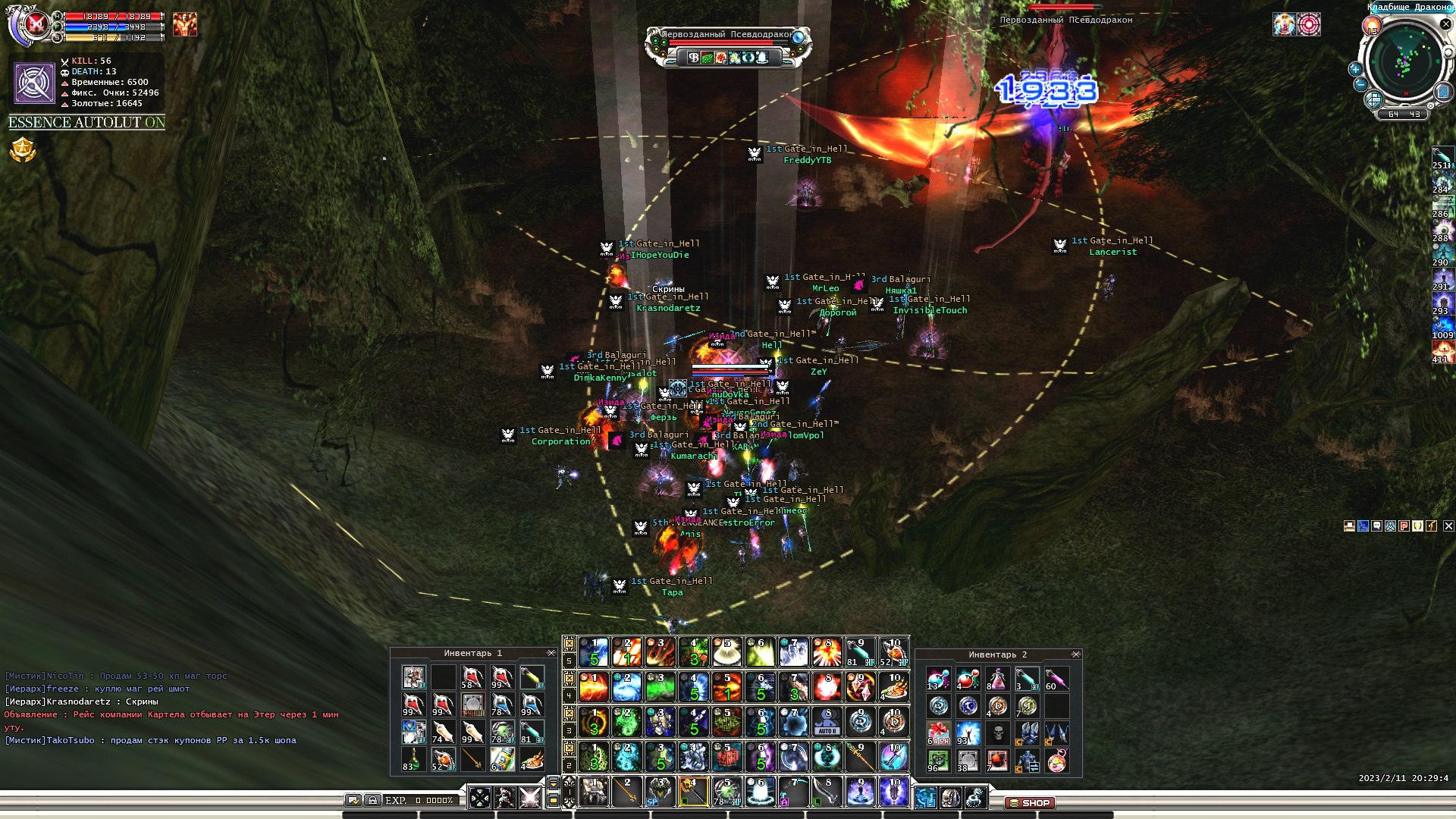1456x819 pixels.
Task: Open the helmet icon menu beside SHOP
Action: (950, 798)
